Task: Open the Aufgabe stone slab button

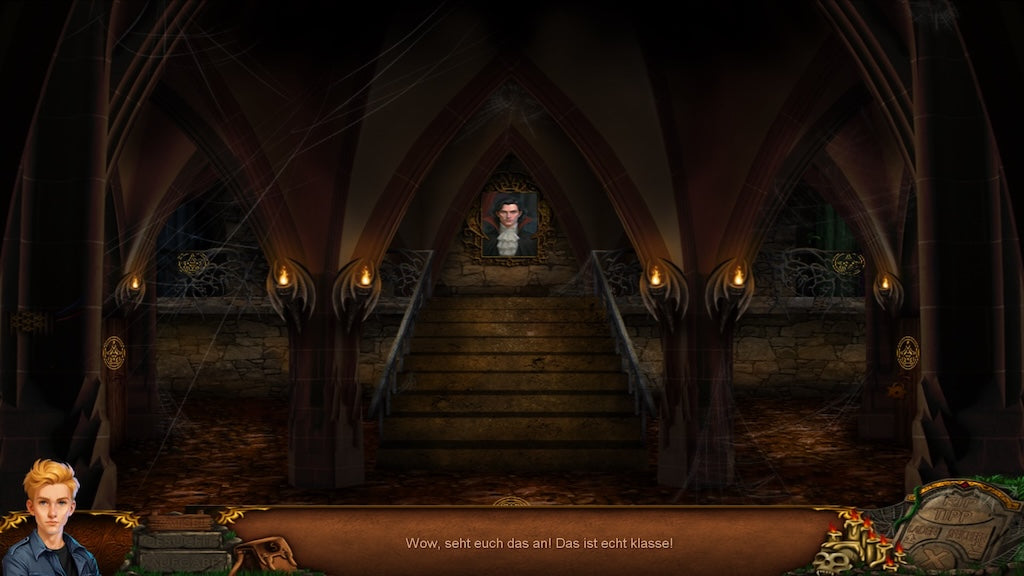Action: [x=181, y=561]
